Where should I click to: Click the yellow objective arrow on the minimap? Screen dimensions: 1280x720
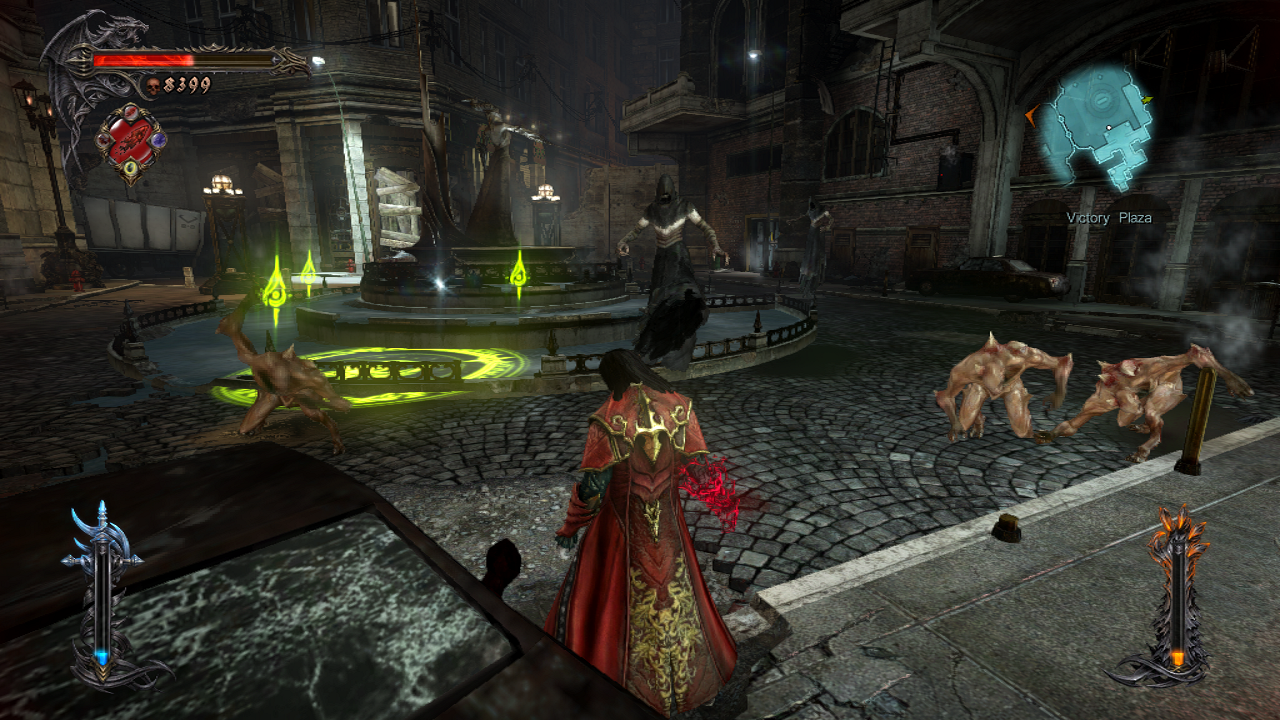pyautogui.click(x=1146, y=99)
